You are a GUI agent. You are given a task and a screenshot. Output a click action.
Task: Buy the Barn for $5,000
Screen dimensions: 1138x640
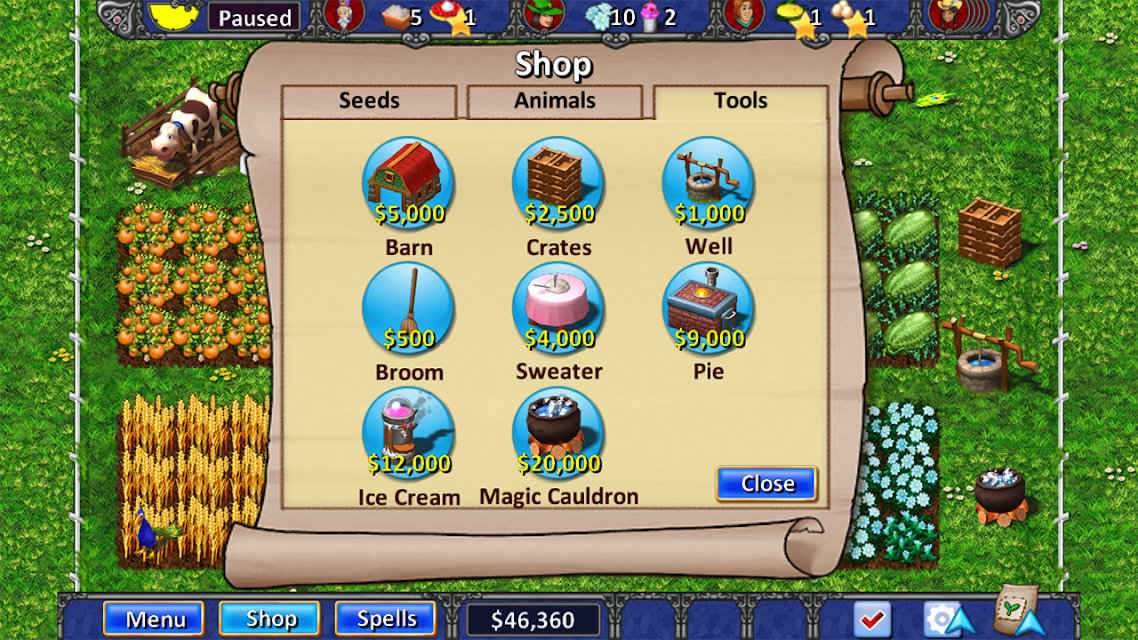tap(408, 183)
